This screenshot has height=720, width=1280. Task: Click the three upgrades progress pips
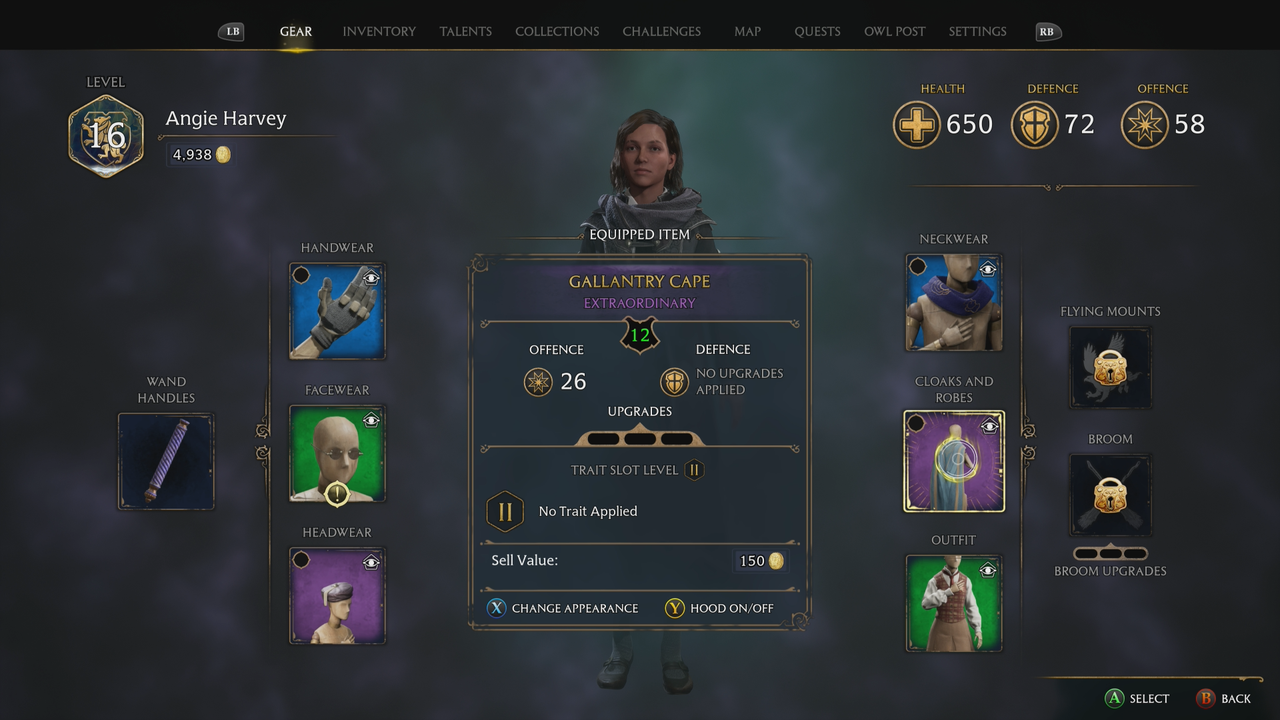point(640,438)
